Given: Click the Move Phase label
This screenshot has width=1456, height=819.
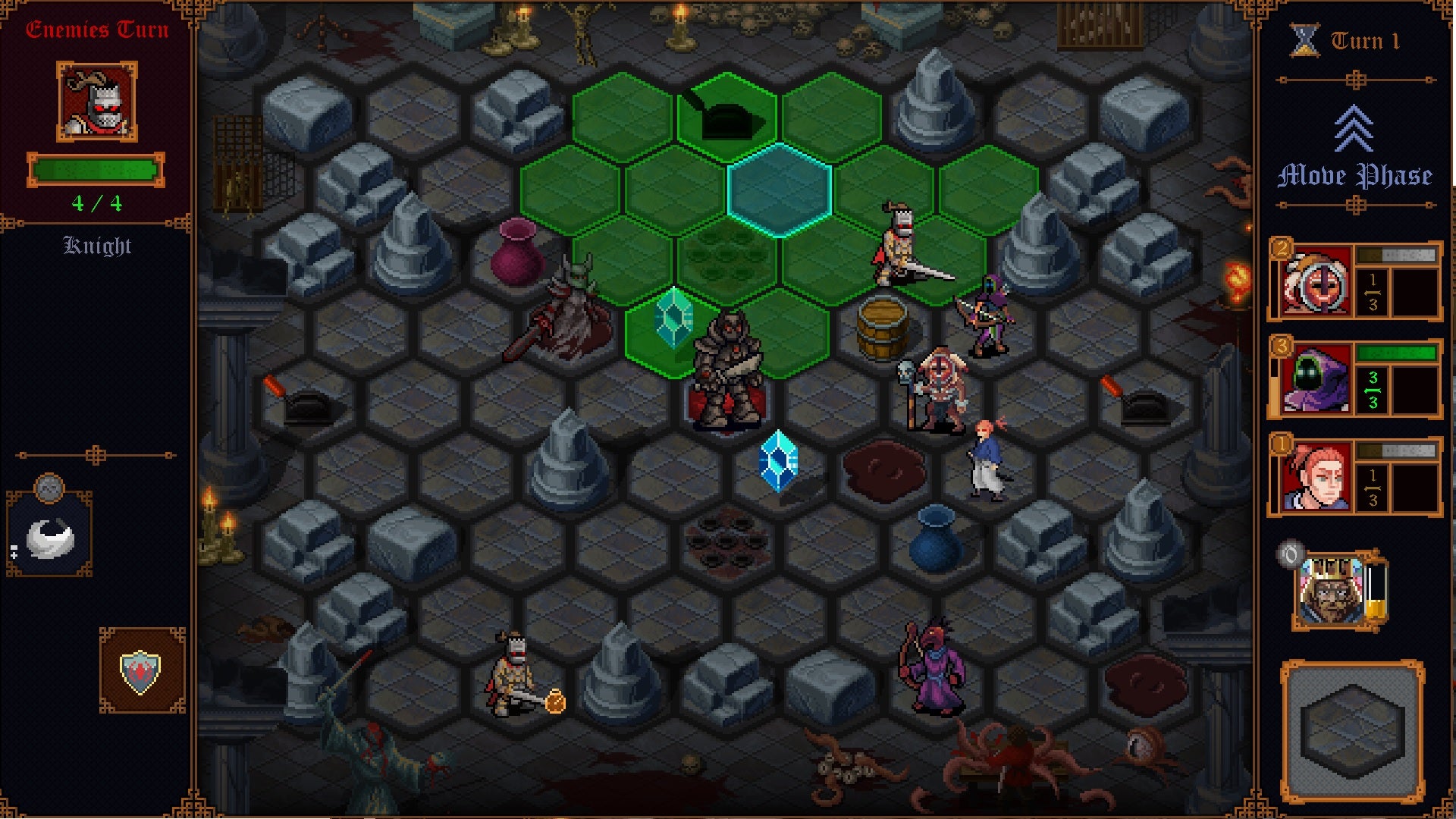Looking at the screenshot, I should [x=1354, y=176].
